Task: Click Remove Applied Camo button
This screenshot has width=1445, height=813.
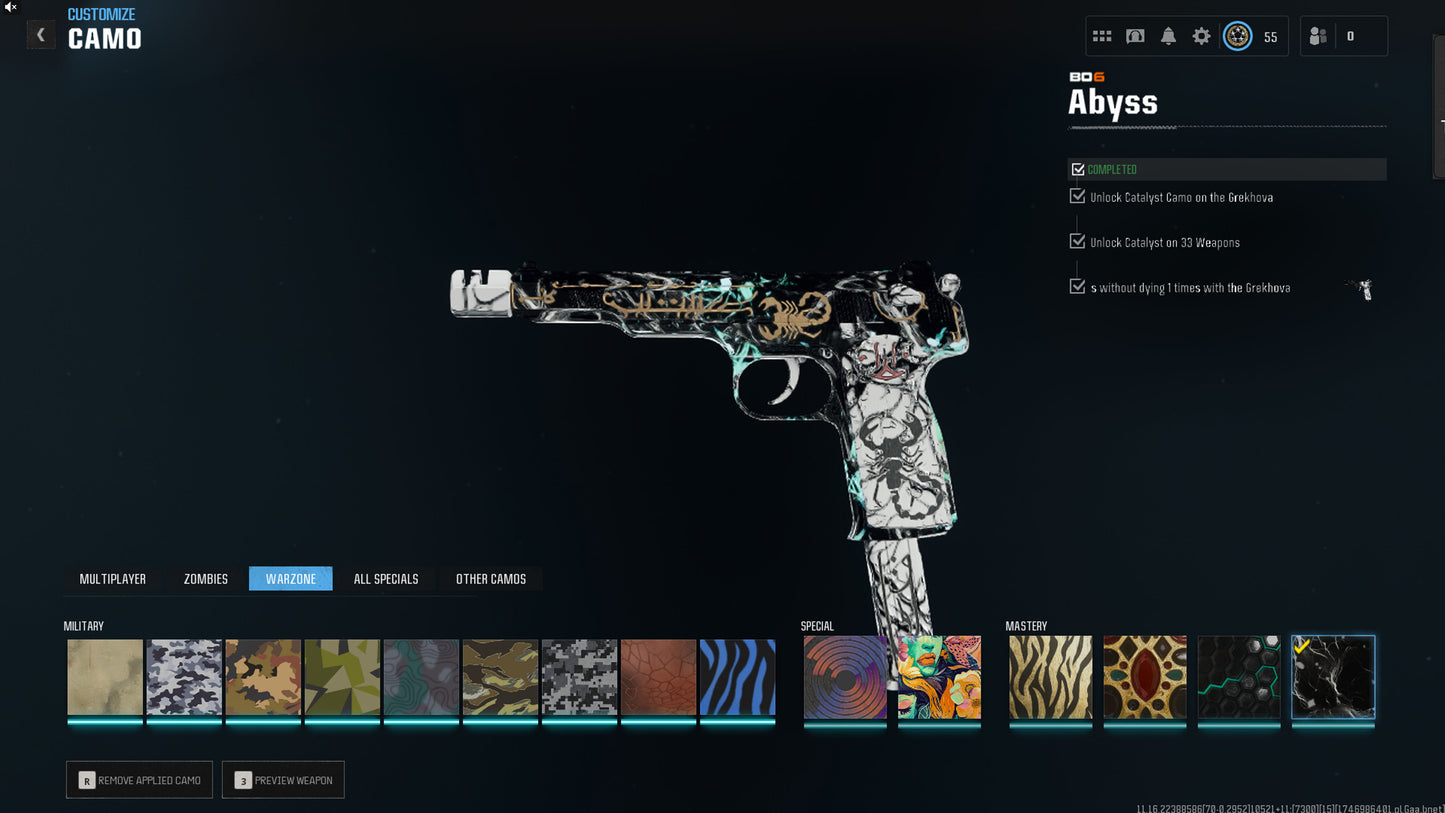Action: [x=139, y=780]
